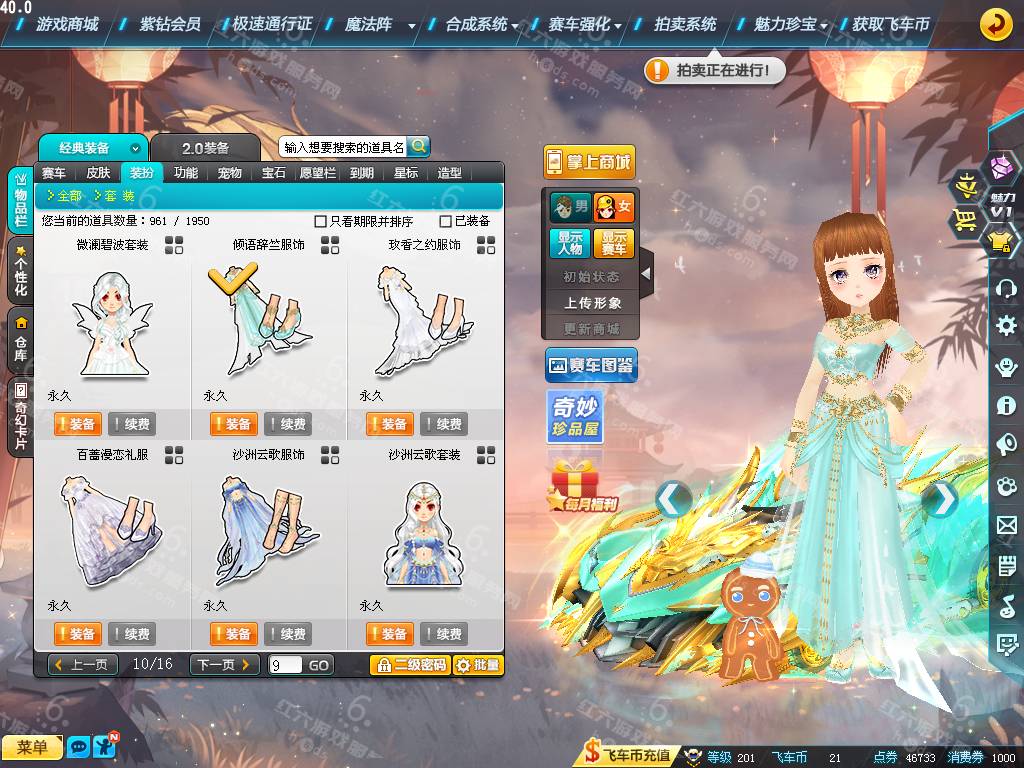The height and width of the screenshot is (768, 1024).
Task: Switch to the 宠物 category tab
Action: pos(230,173)
